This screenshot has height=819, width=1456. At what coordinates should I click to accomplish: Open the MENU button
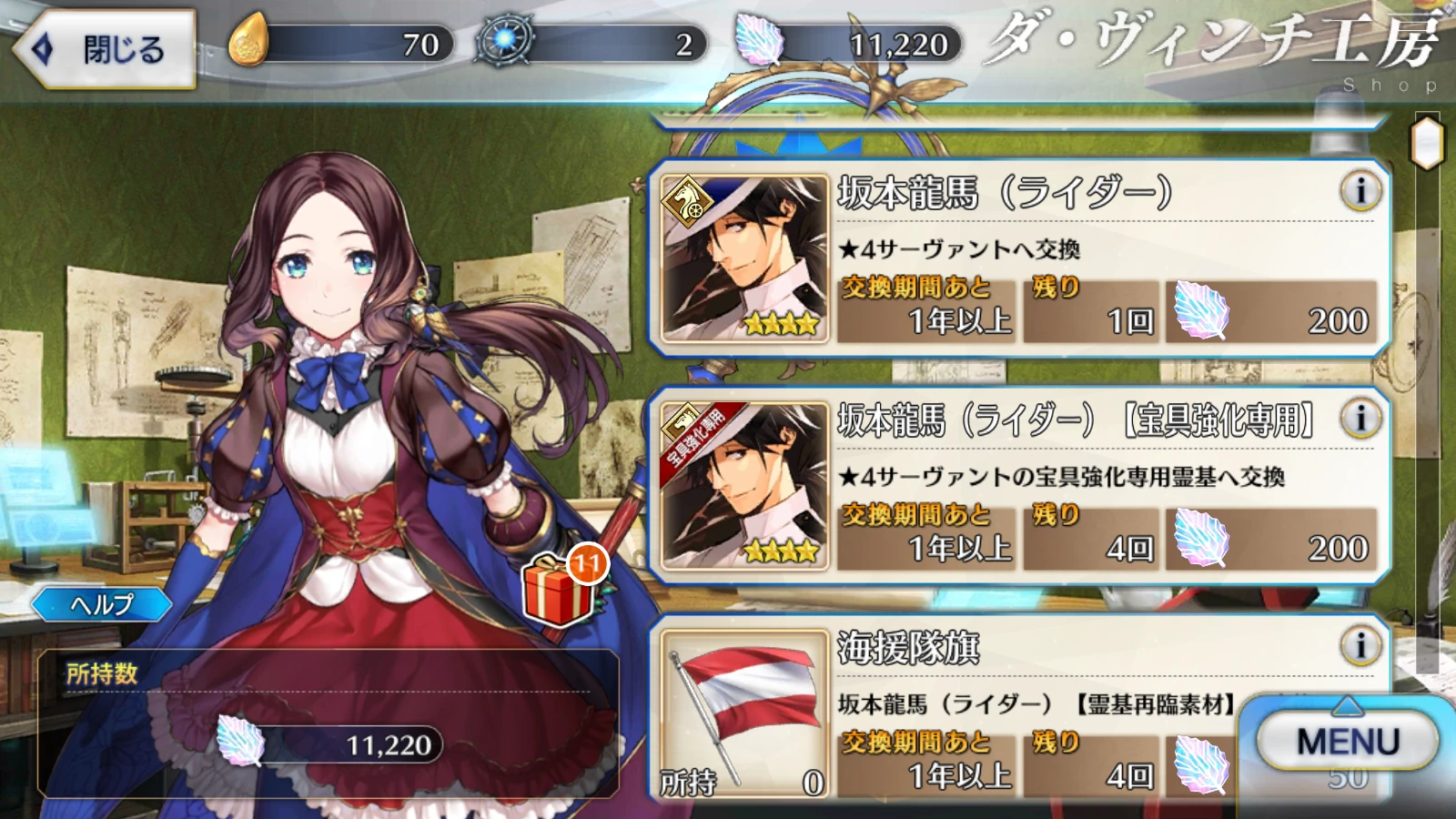tap(1347, 741)
